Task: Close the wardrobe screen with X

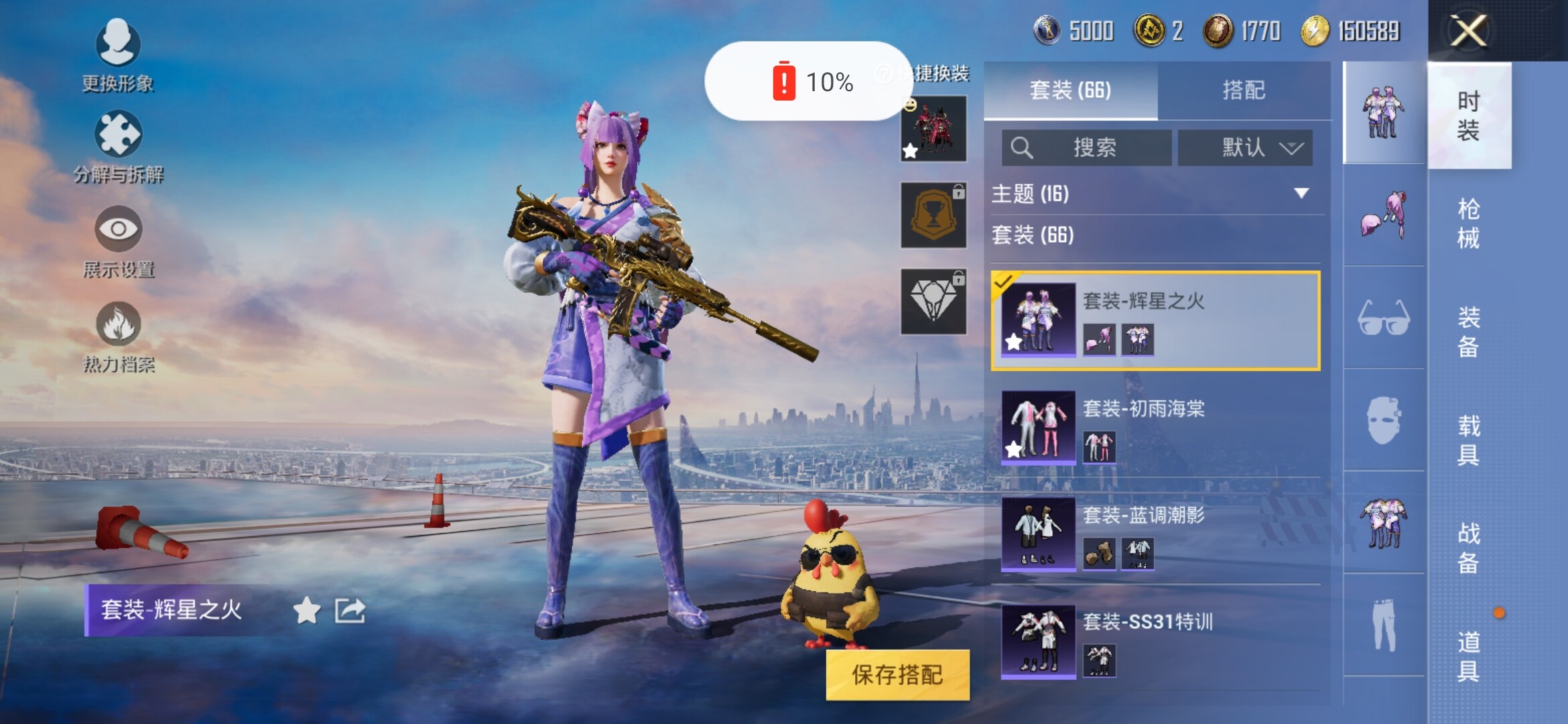Action: coord(1468,31)
